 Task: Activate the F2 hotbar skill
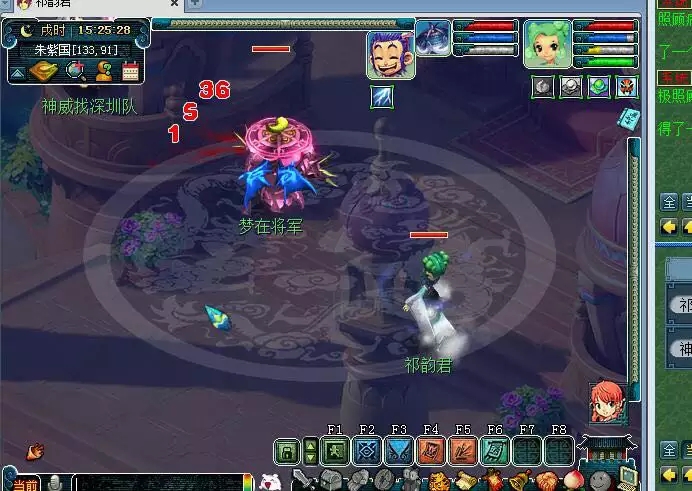pos(367,451)
